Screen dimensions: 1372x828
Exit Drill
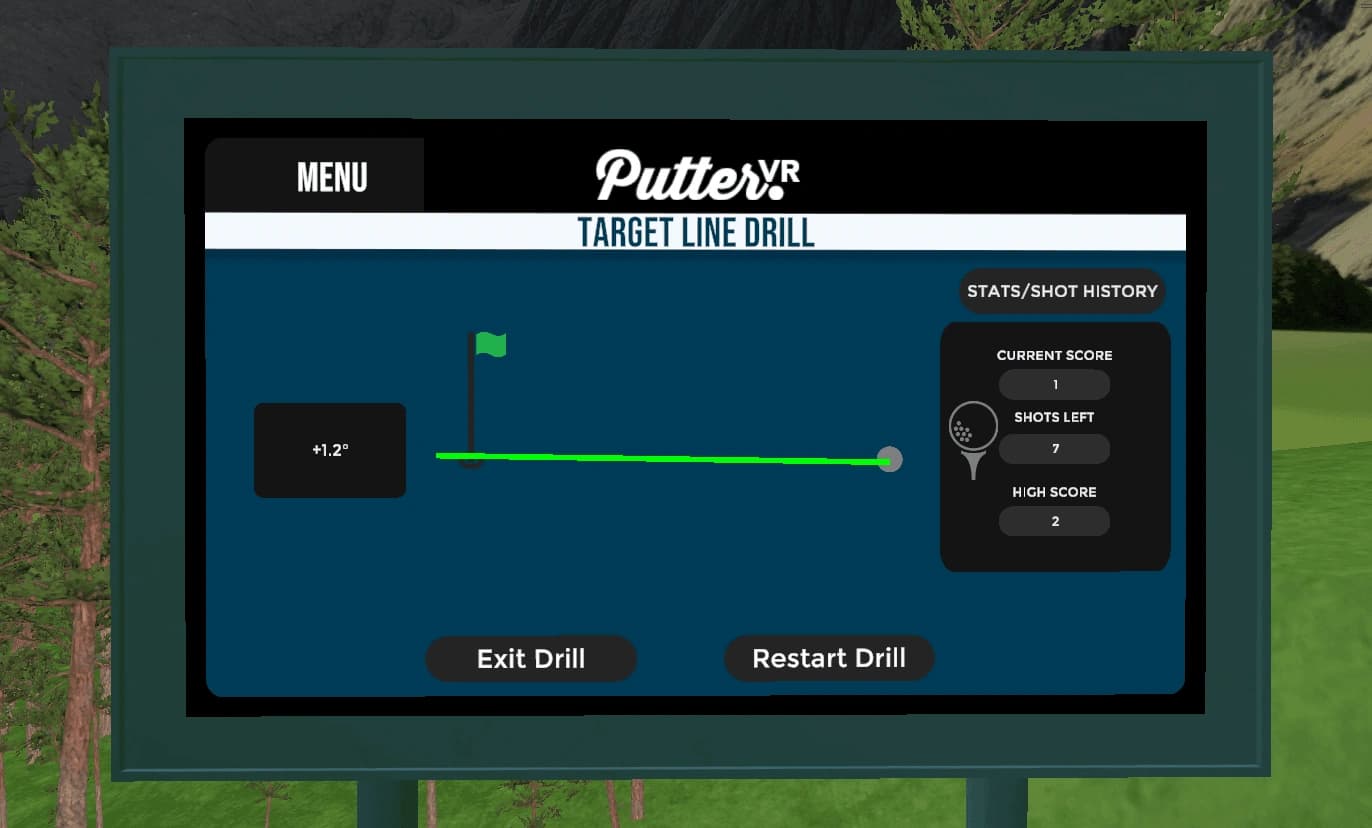coord(531,659)
